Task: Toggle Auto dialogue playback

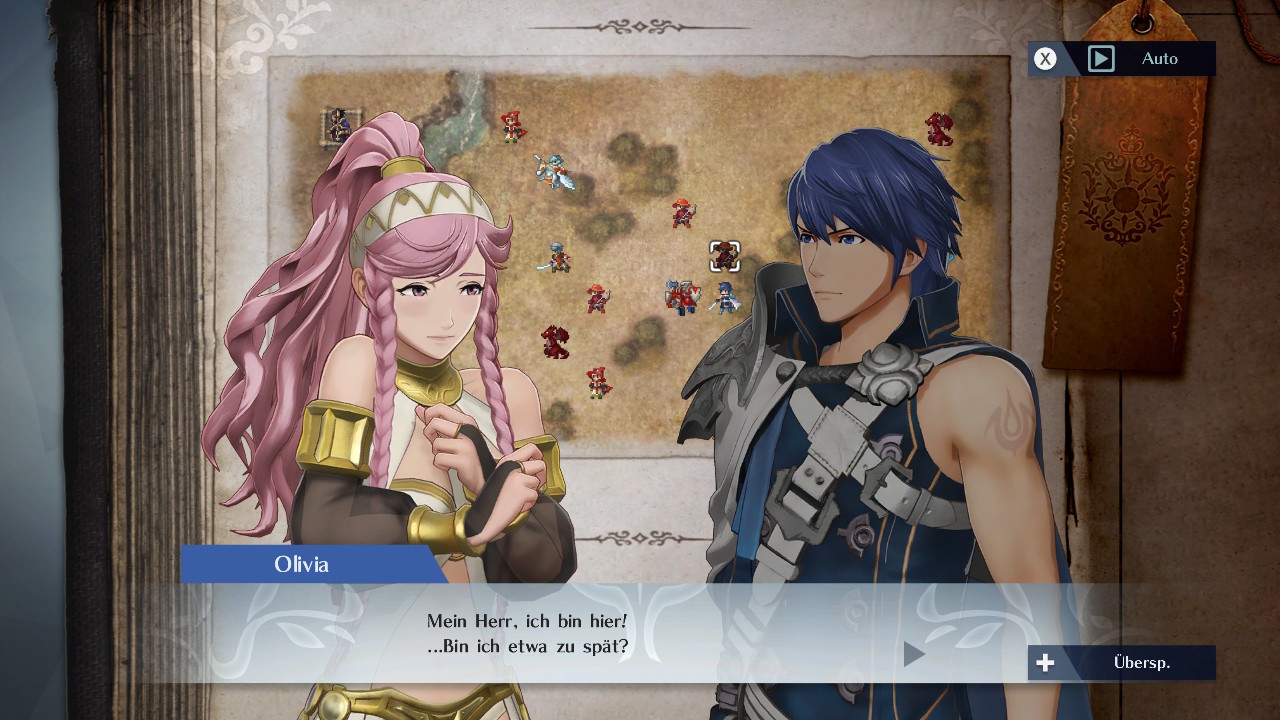Action: [x=1122, y=59]
